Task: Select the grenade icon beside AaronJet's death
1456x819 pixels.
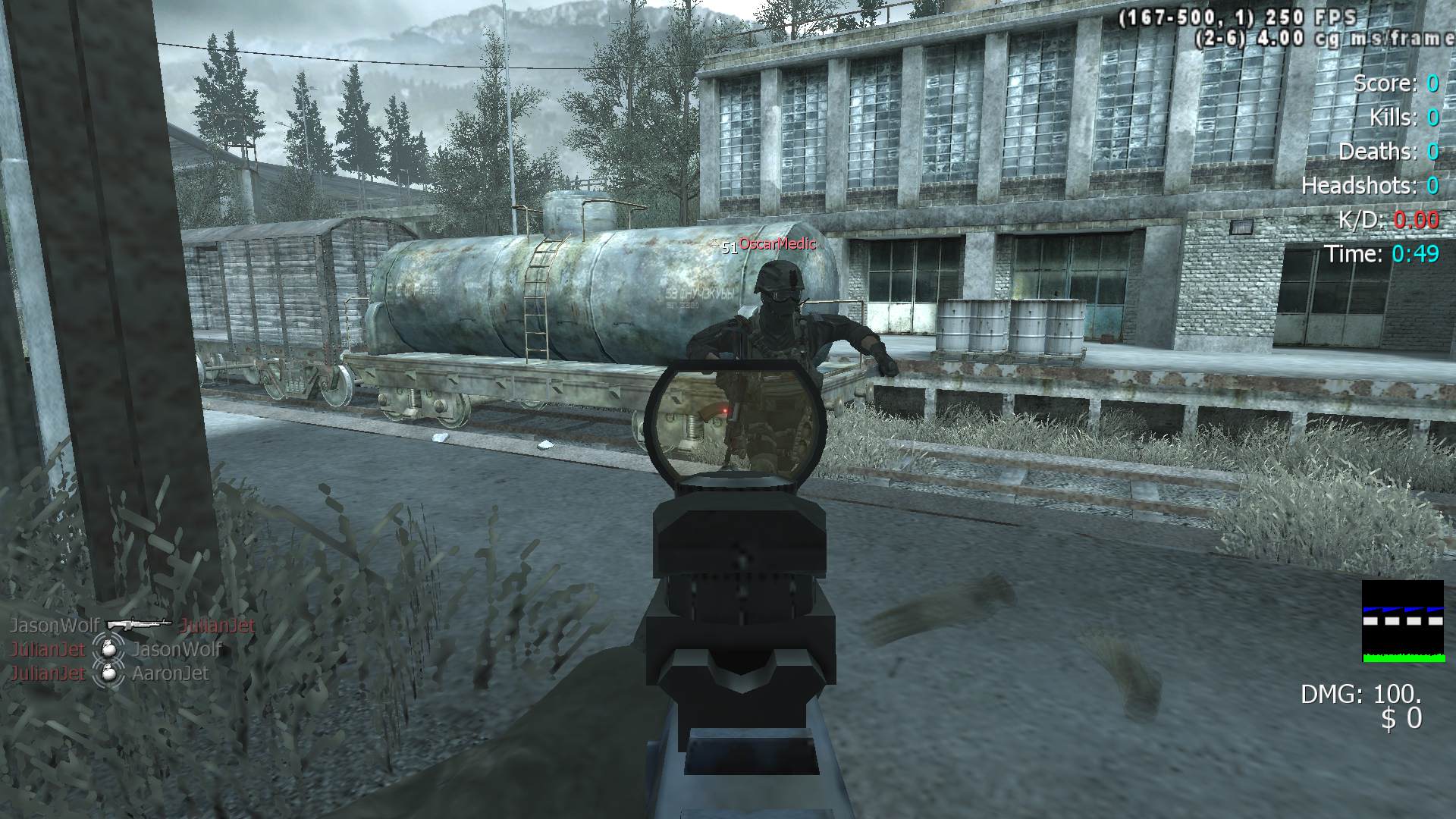Action: (108, 673)
